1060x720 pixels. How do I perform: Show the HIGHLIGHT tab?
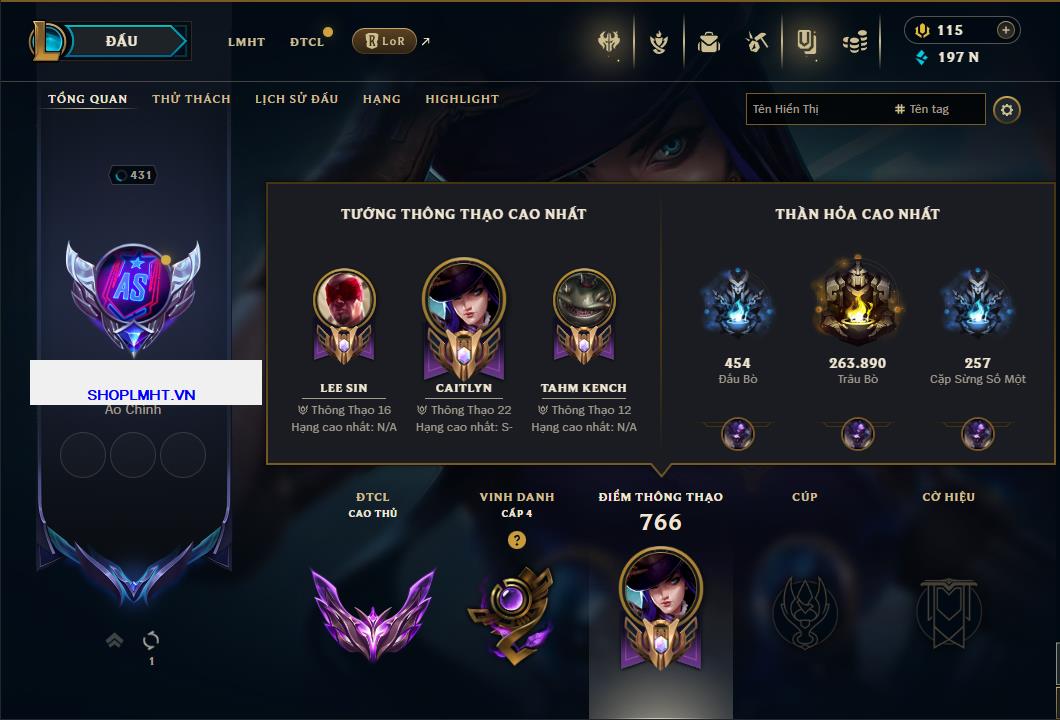click(461, 99)
